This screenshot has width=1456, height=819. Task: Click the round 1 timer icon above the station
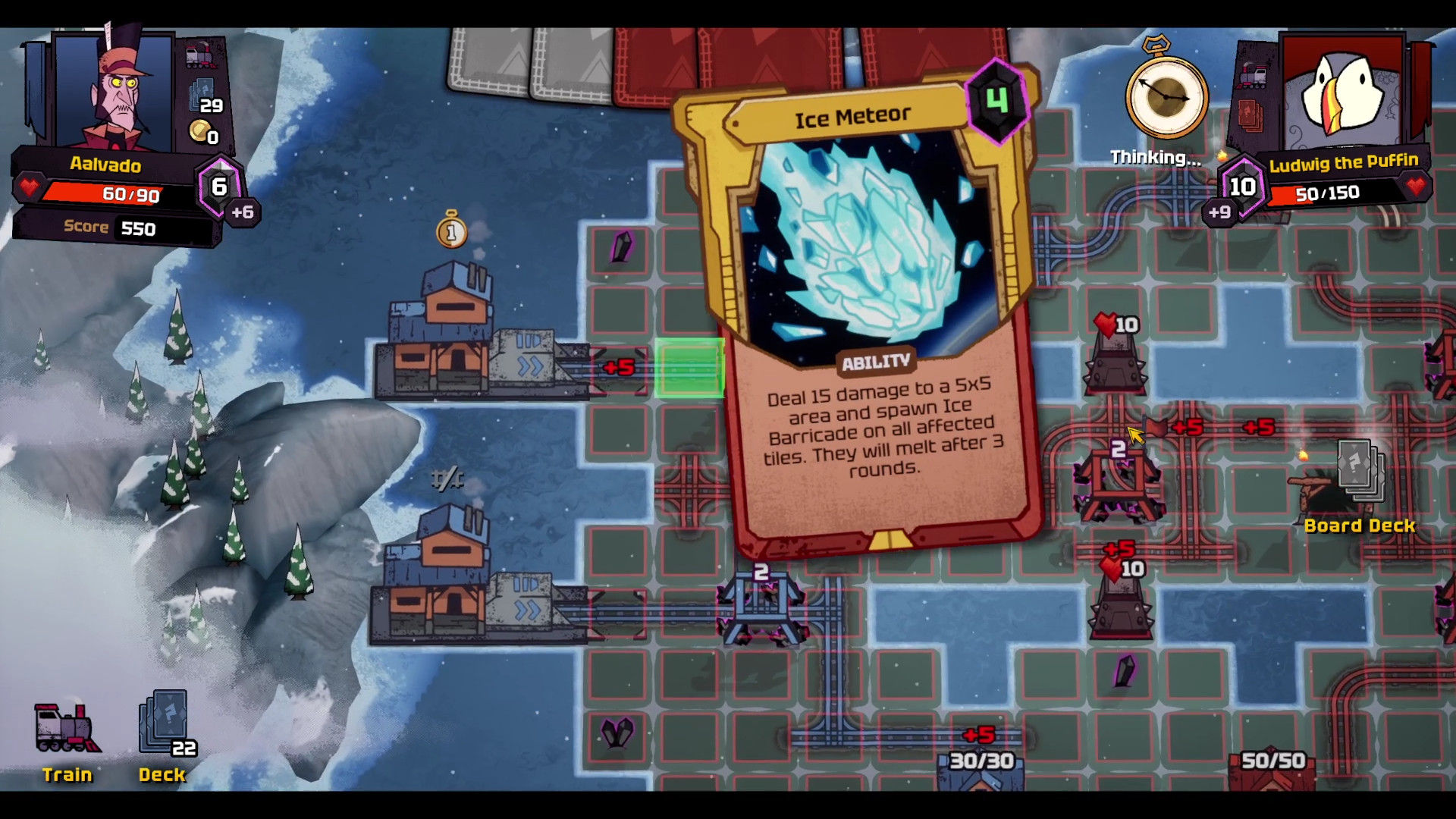(452, 232)
